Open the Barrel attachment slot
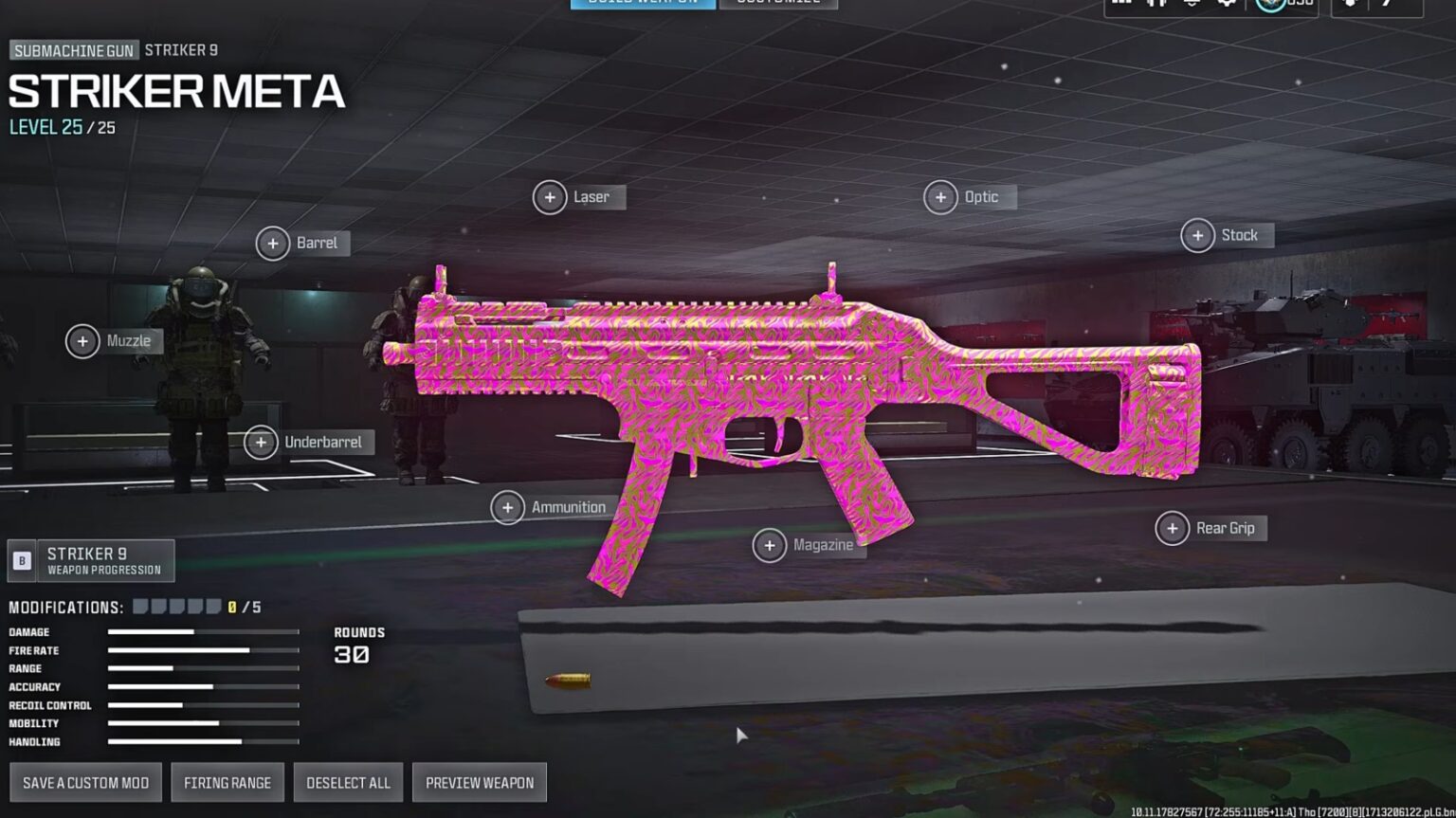 click(x=274, y=243)
